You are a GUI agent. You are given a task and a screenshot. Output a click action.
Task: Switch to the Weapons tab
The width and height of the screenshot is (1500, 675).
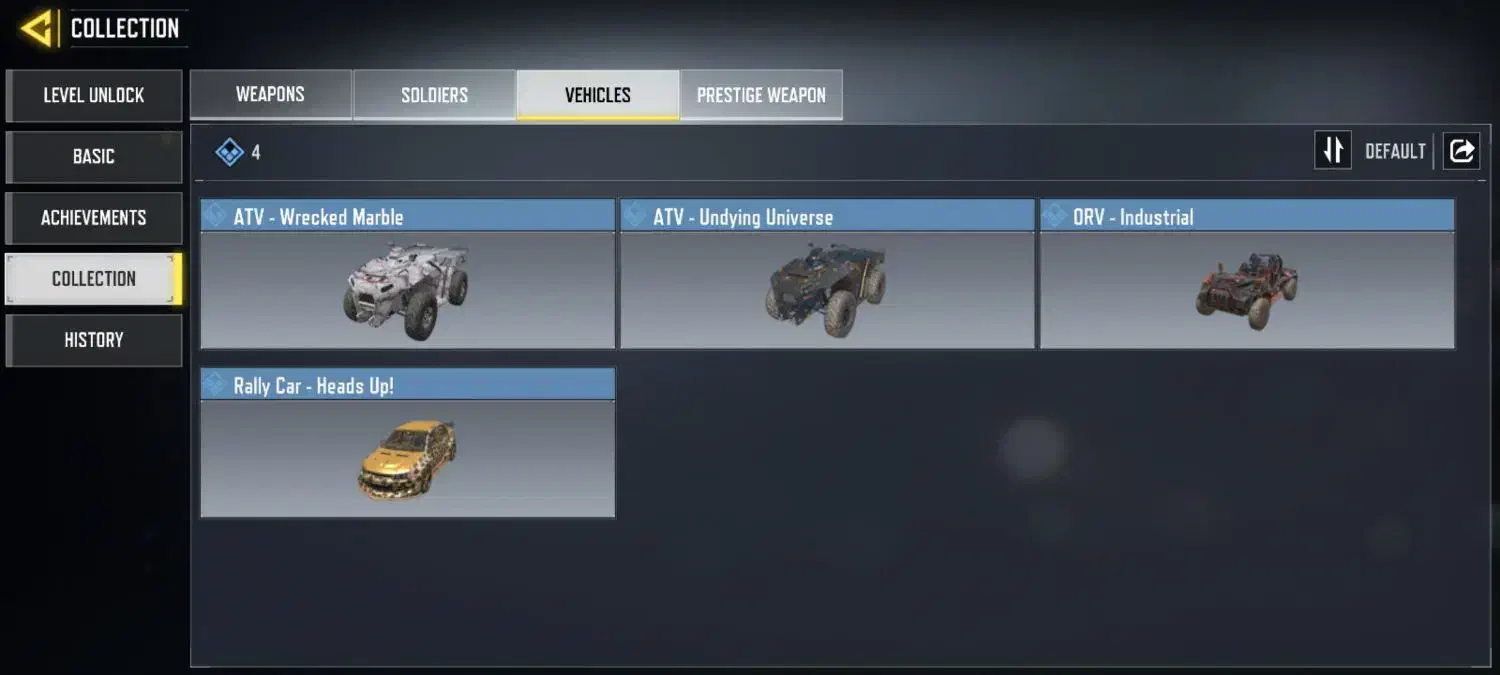click(270, 95)
